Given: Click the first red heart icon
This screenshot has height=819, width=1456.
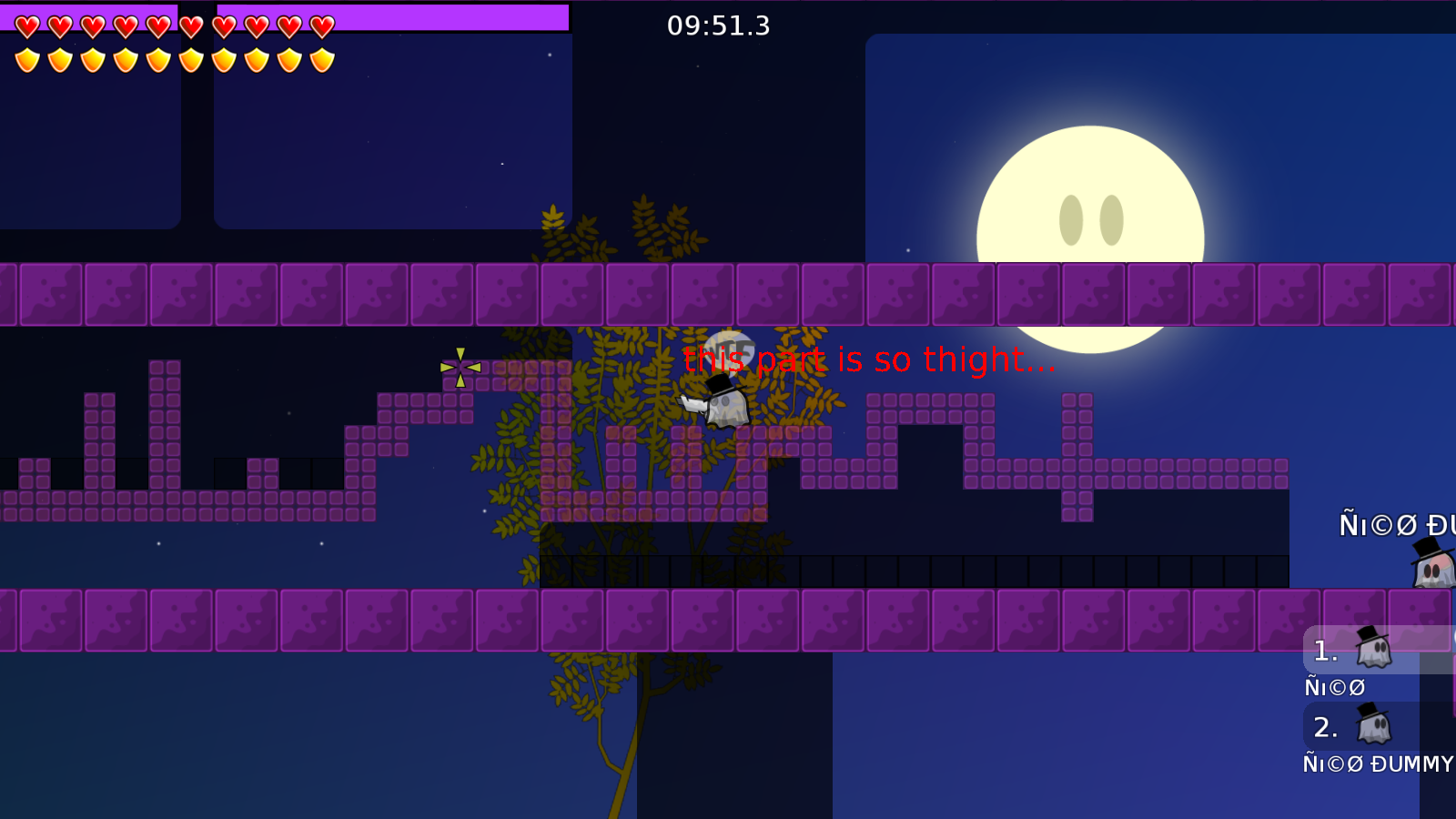Looking at the screenshot, I should pyautogui.click(x=27, y=25).
